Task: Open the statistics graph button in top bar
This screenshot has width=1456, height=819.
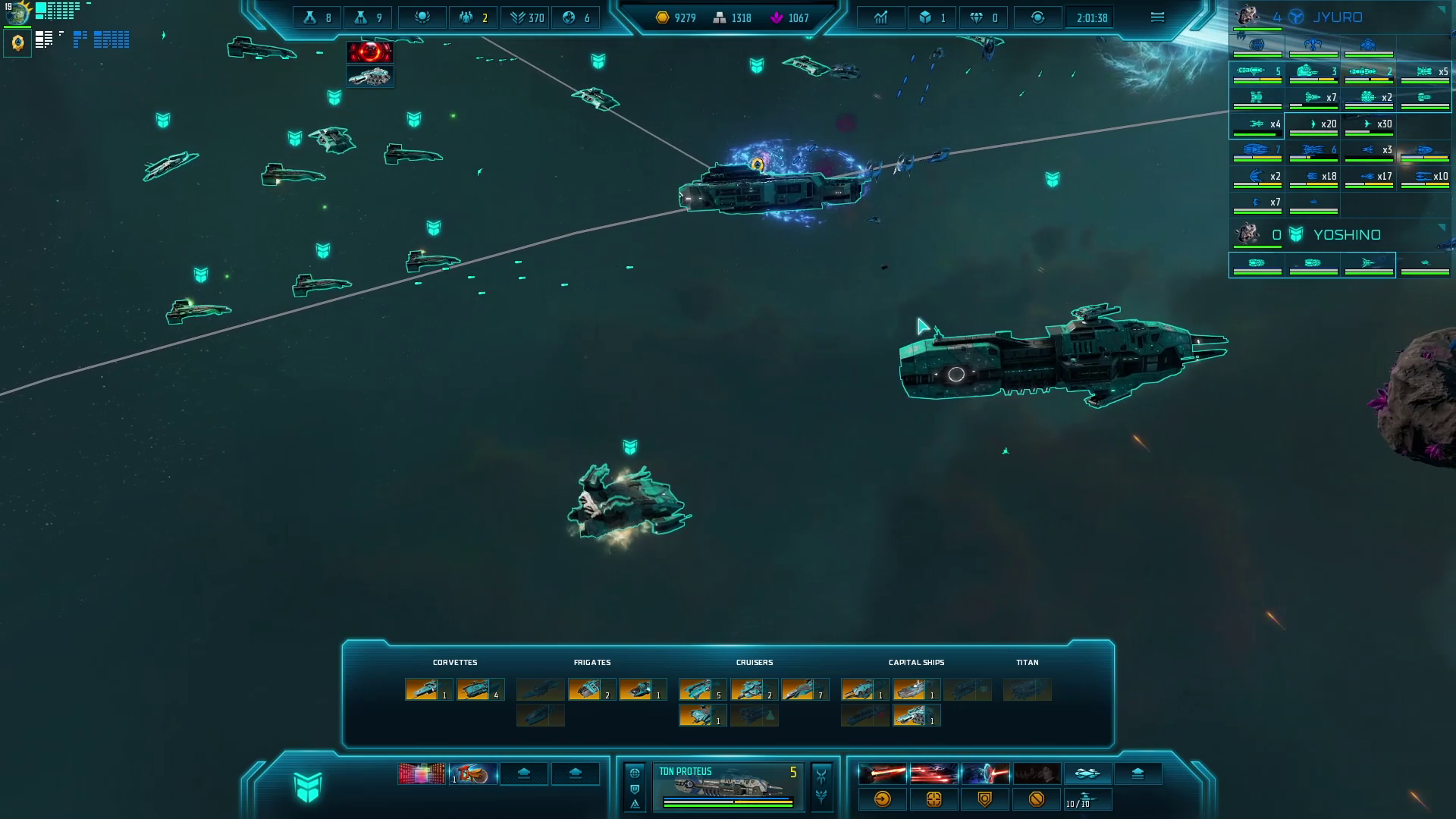Action: pyautogui.click(x=880, y=17)
